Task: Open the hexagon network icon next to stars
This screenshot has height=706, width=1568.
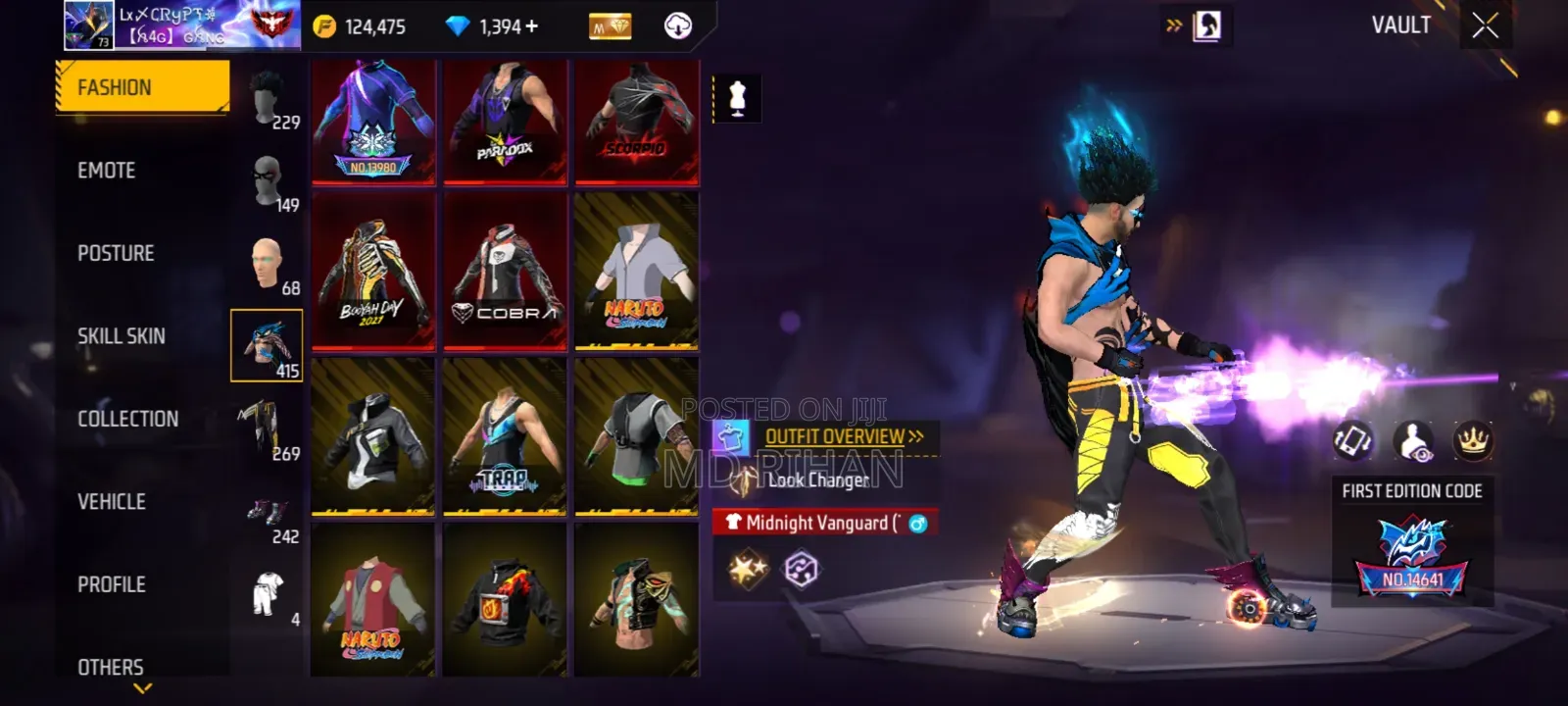Action: (800, 567)
